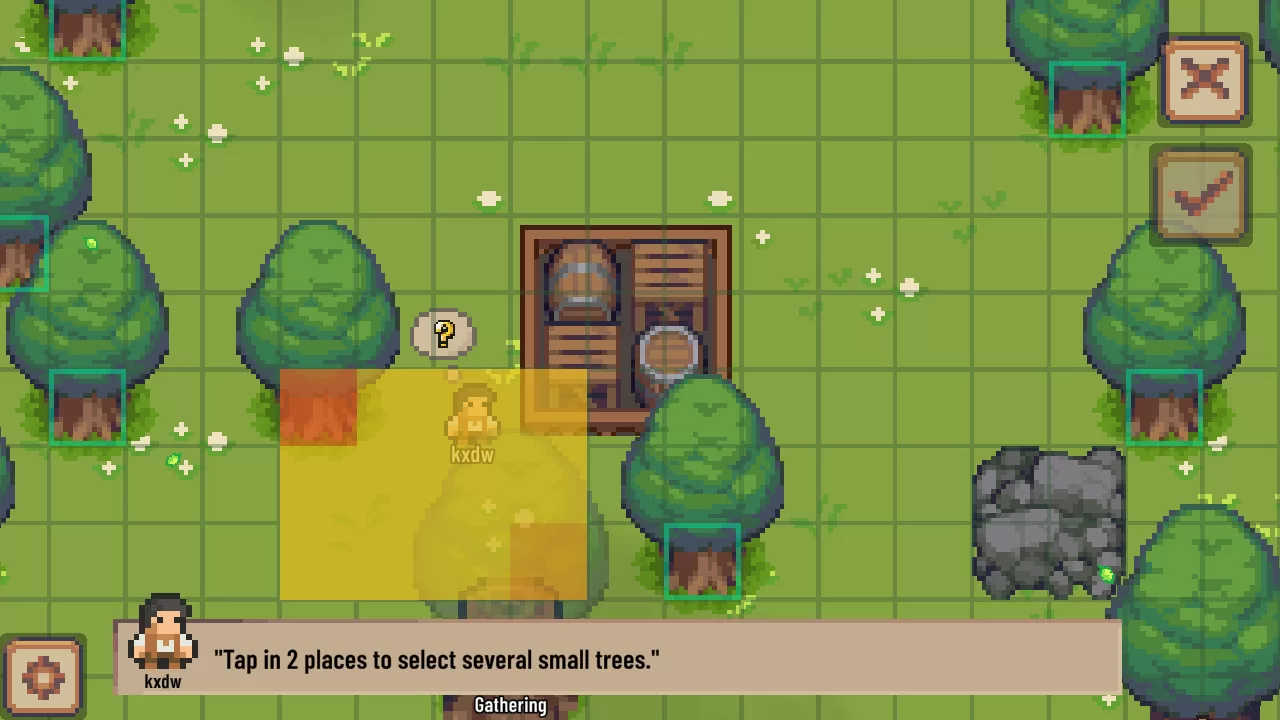The image size is (1280, 720).
Task: Confirm selection with the checkmark button
Action: pos(1201,195)
